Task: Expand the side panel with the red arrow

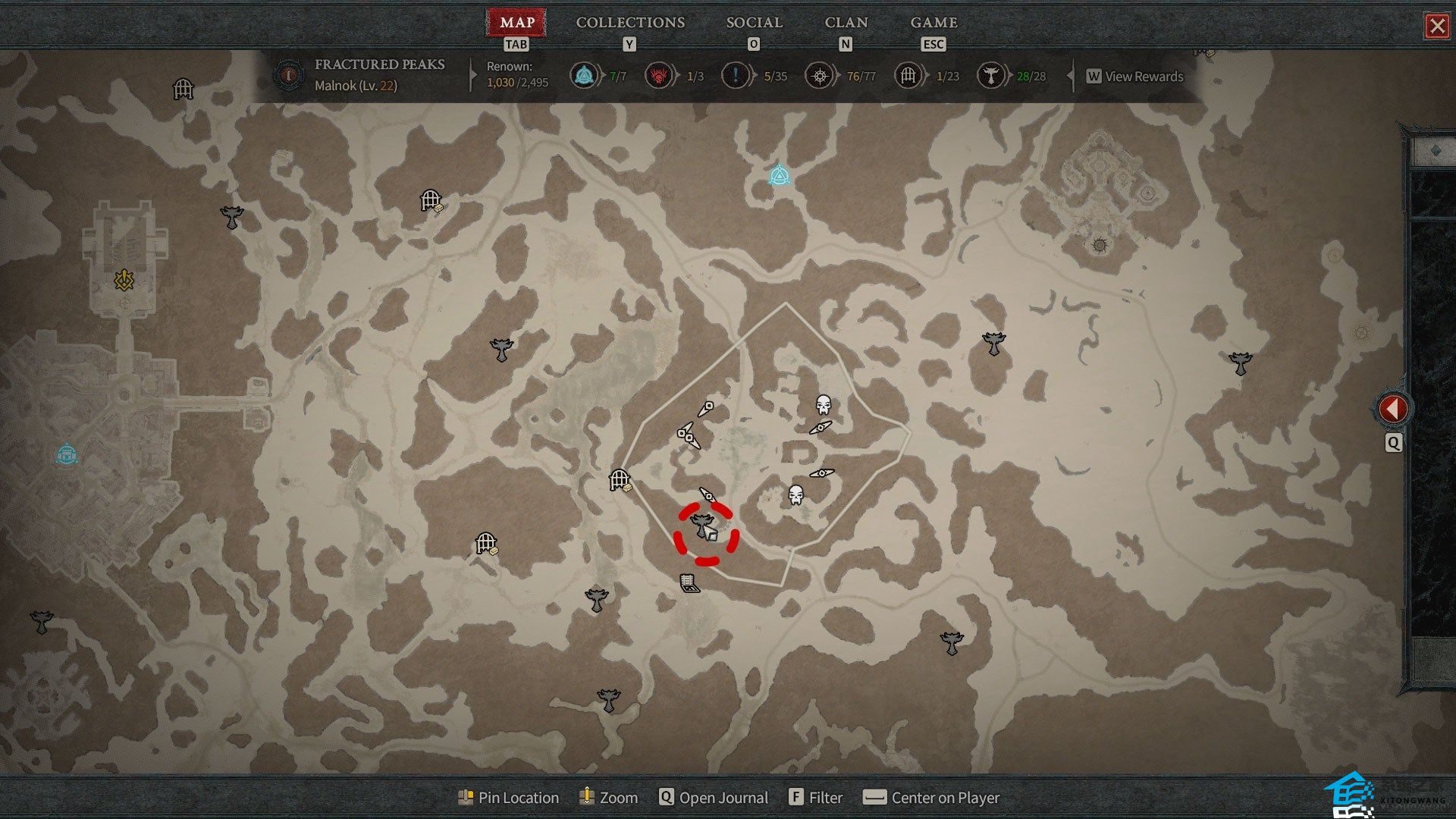Action: coord(1392,409)
